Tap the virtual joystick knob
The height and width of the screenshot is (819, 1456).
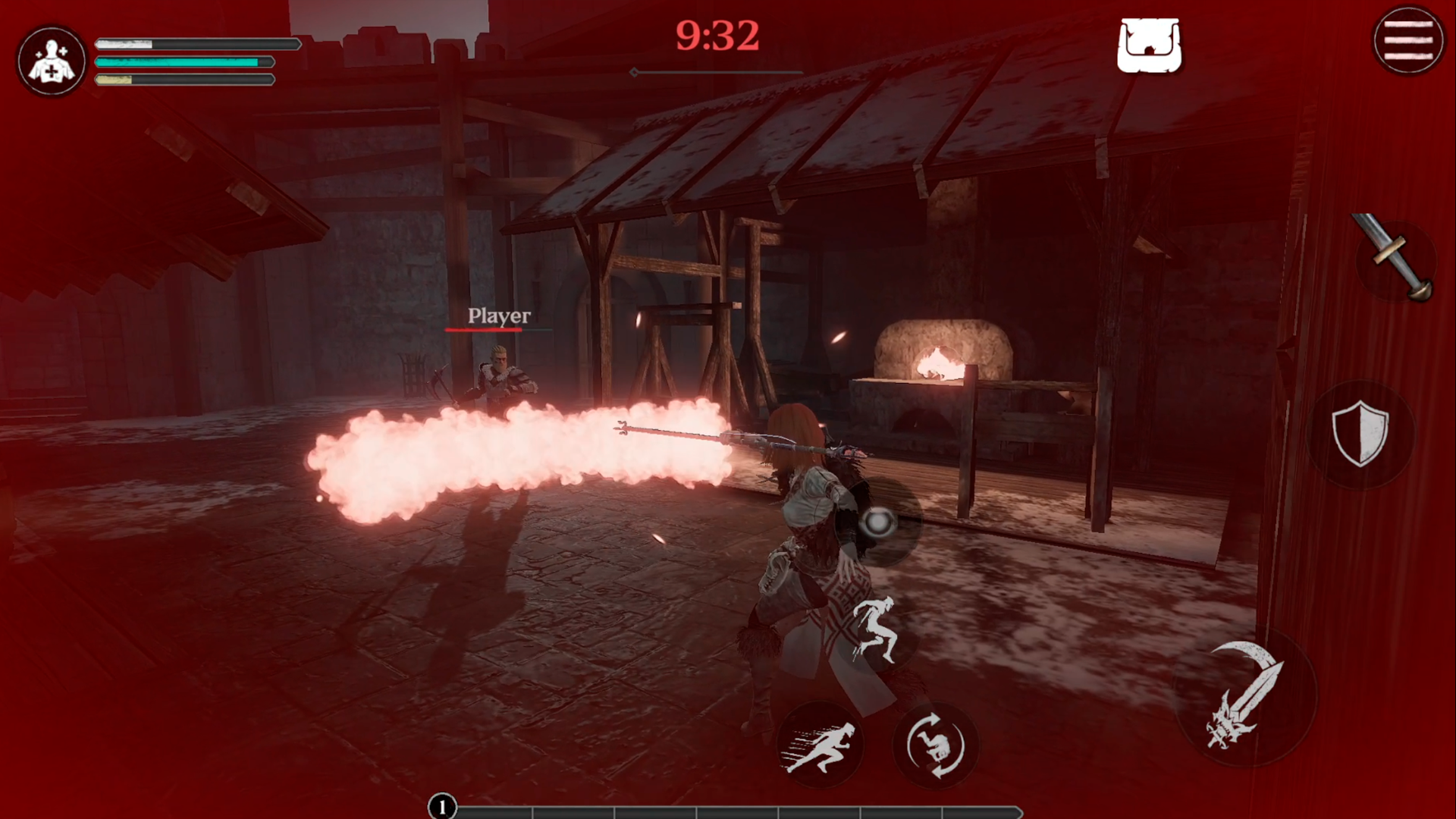[879, 522]
